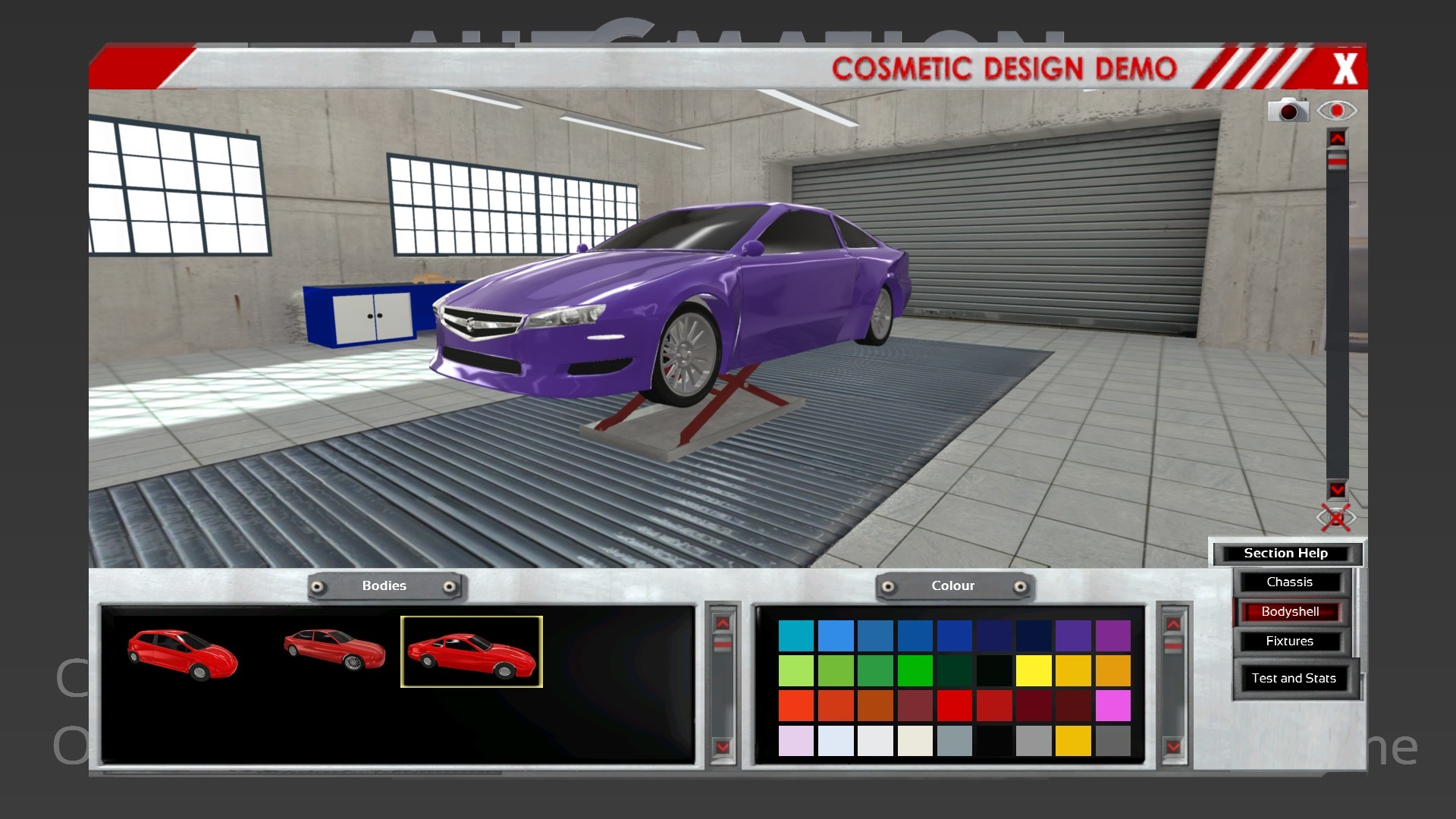The height and width of the screenshot is (819, 1456).
Task: Pick the cyan colour swatch
Action: pyautogui.click(x=796, y=636)
